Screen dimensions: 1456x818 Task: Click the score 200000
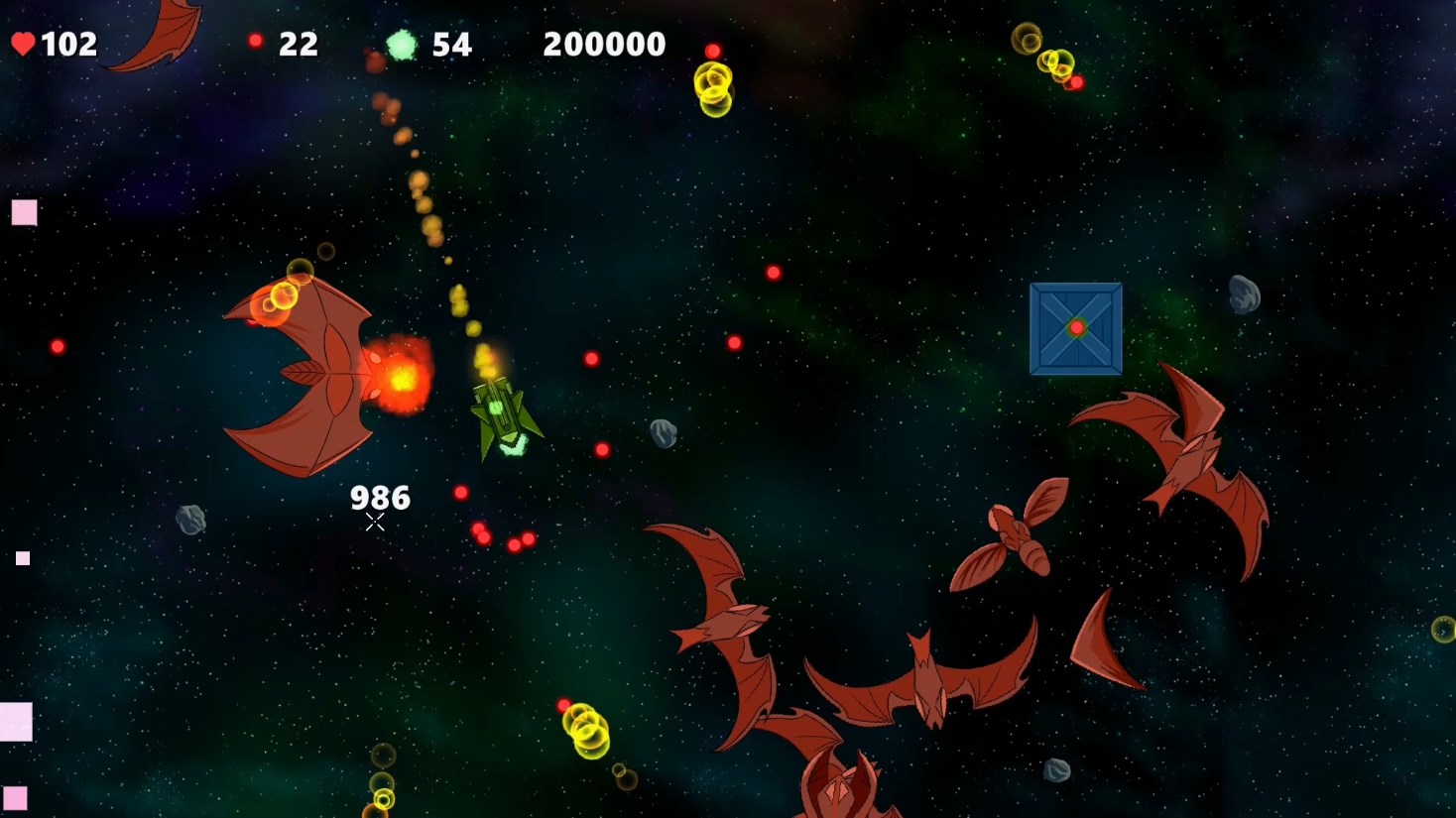[603, 43]
